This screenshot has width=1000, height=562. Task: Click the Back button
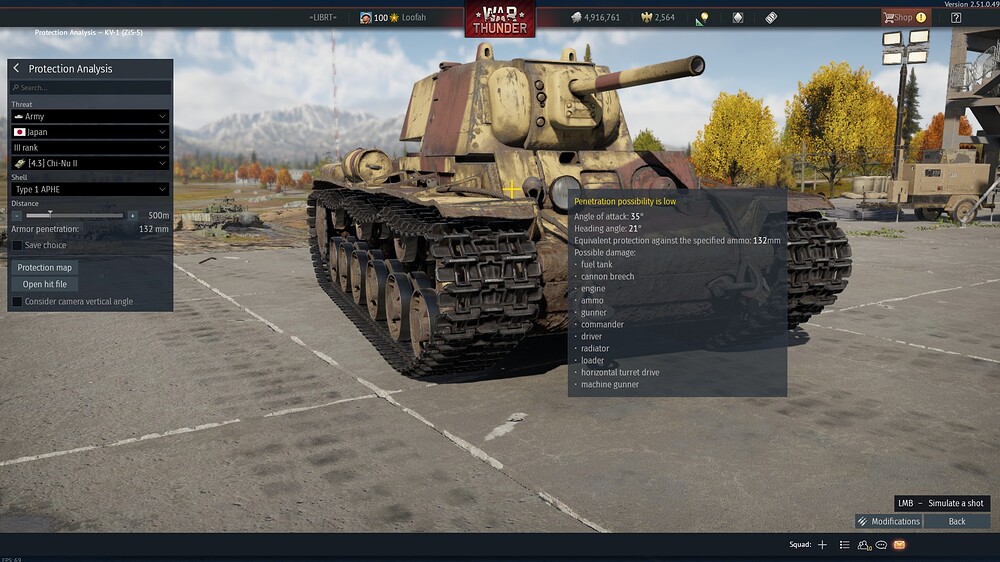957,521
